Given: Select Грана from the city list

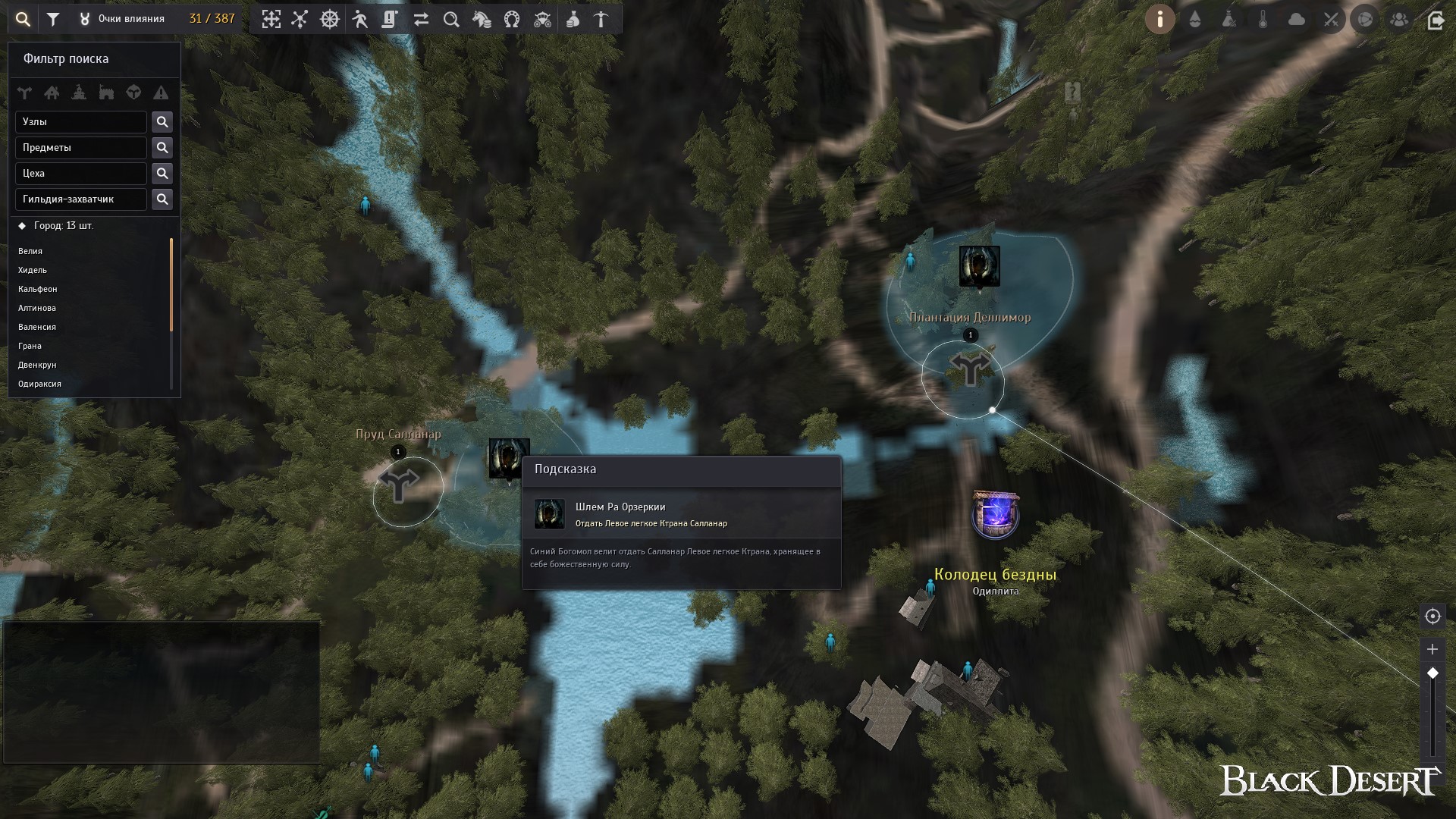Looking at the screenshot, I should tap(30, 346).
